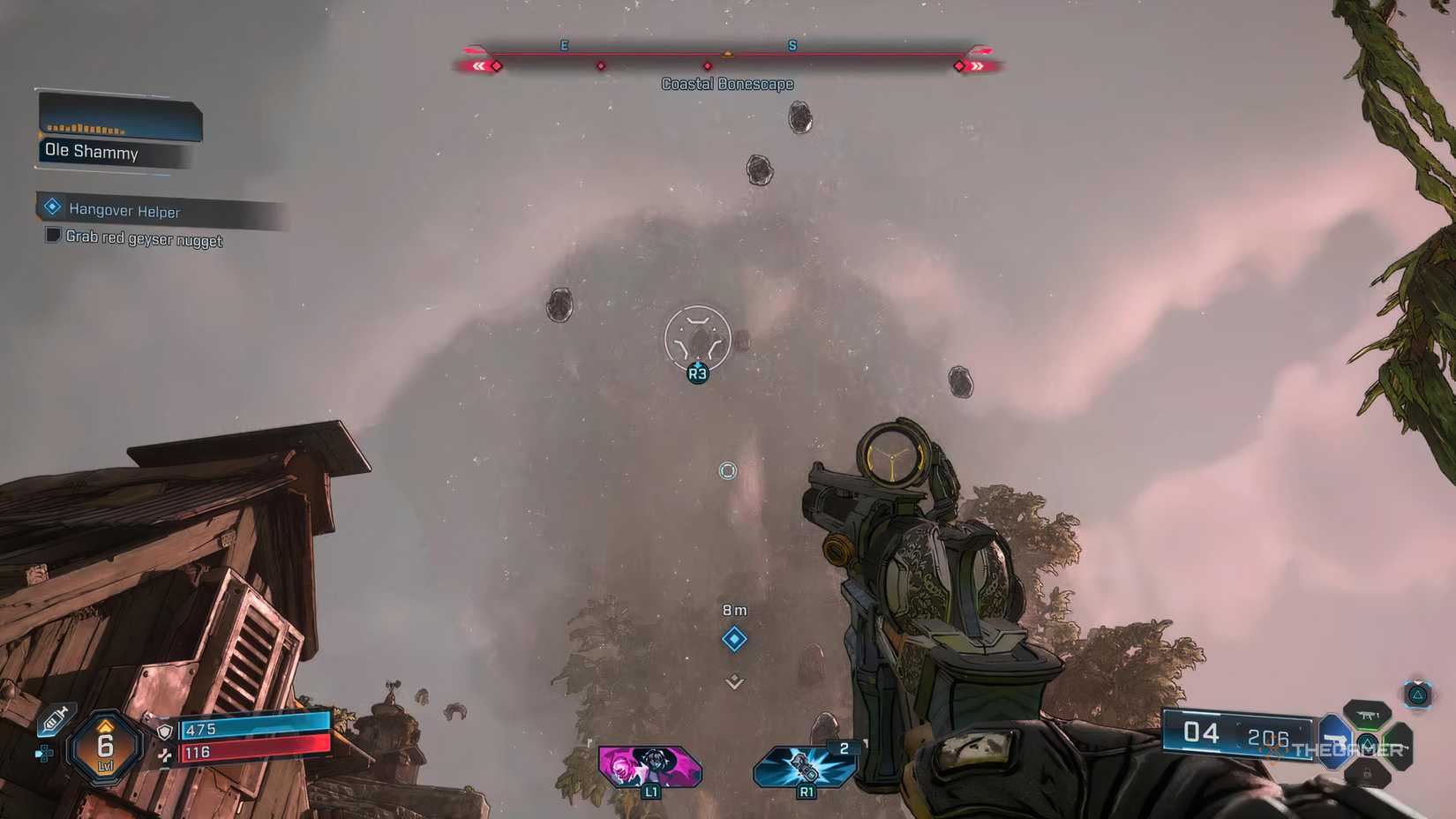The width and height of the screenshot is (1456, 819).
Task: Trigger the blue ordnance ability icon
Action: [x=804, y=765]
